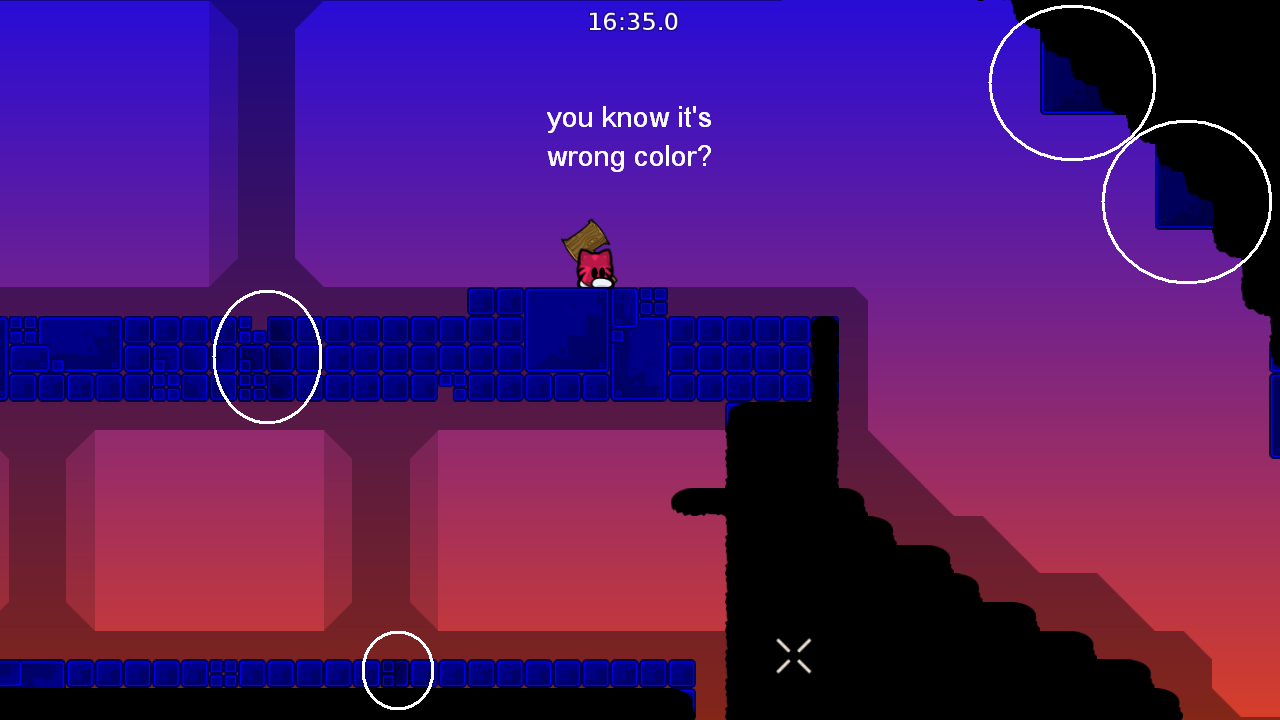Click the dialogue text 'you know it's'
The height and width of the screenshot is (720, 1280).
tap(631, 117)
